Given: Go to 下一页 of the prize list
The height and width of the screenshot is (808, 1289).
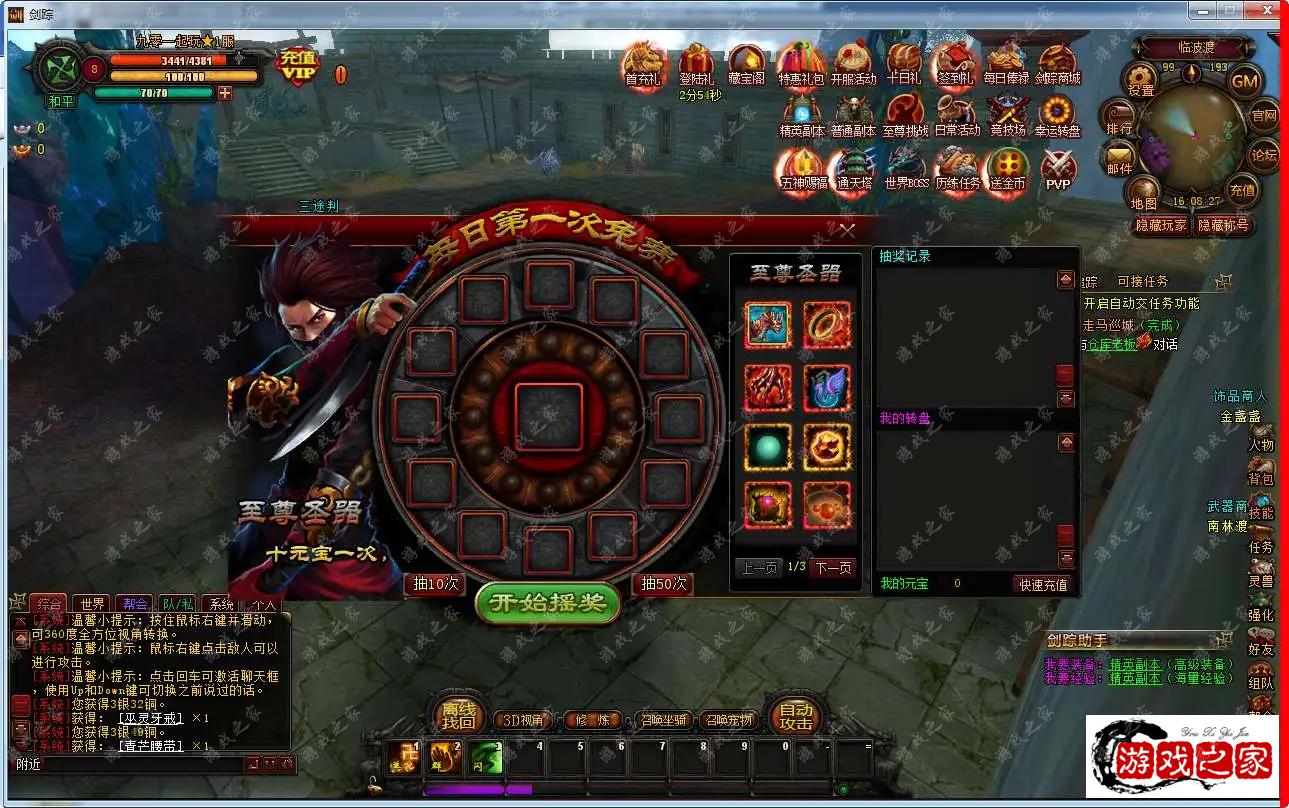Looking at the screenshot, I should click(x=832, y=568).
